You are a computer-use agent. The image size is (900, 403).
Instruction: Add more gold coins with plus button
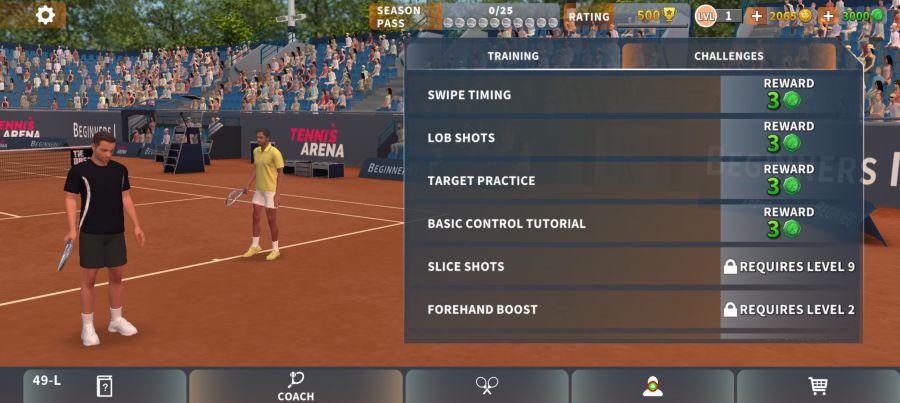coord(756,16)
